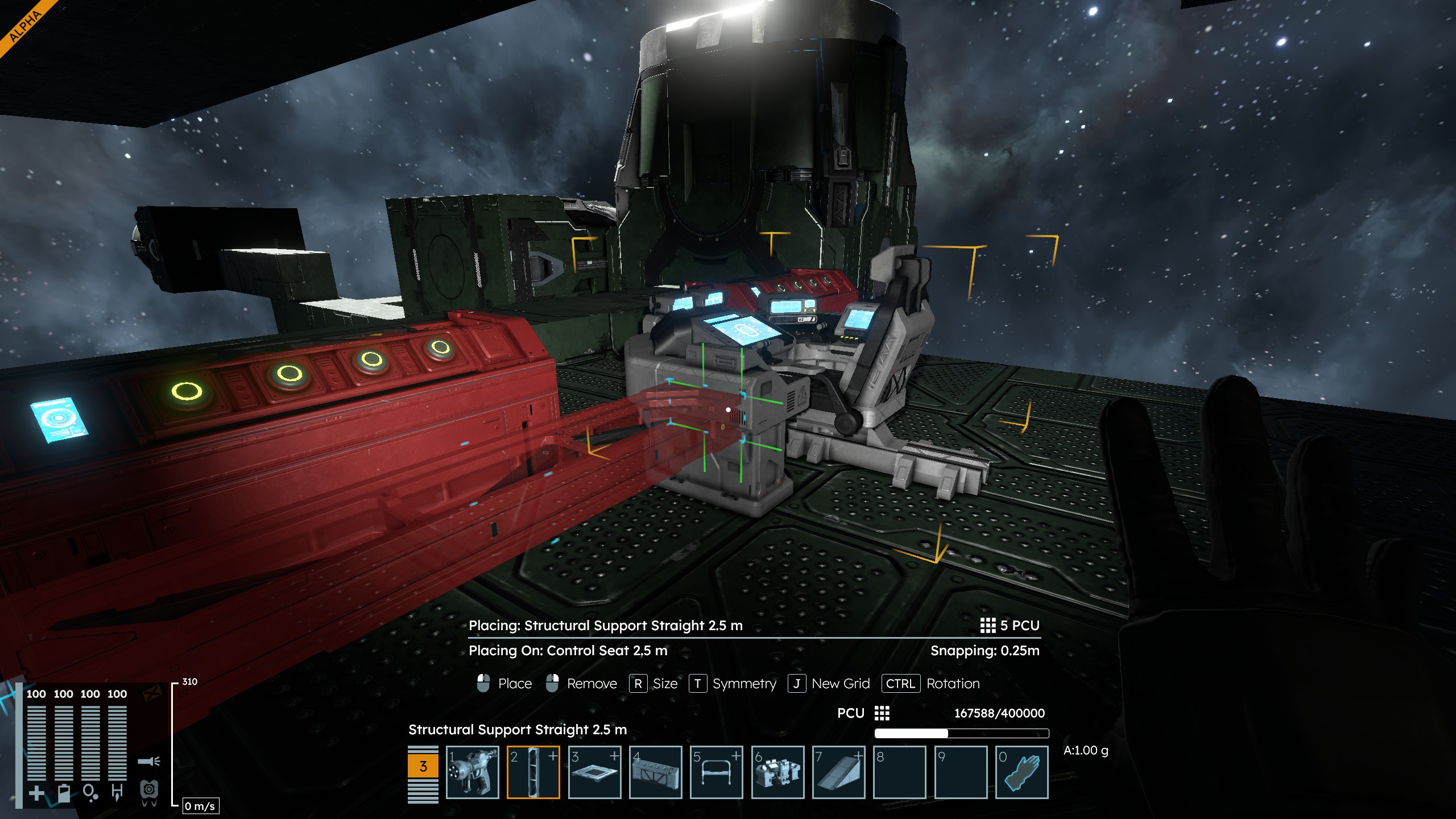1456x819 pixels.
Task: Select the ramp block in slot 7
Action: click(x=838, y=772)
